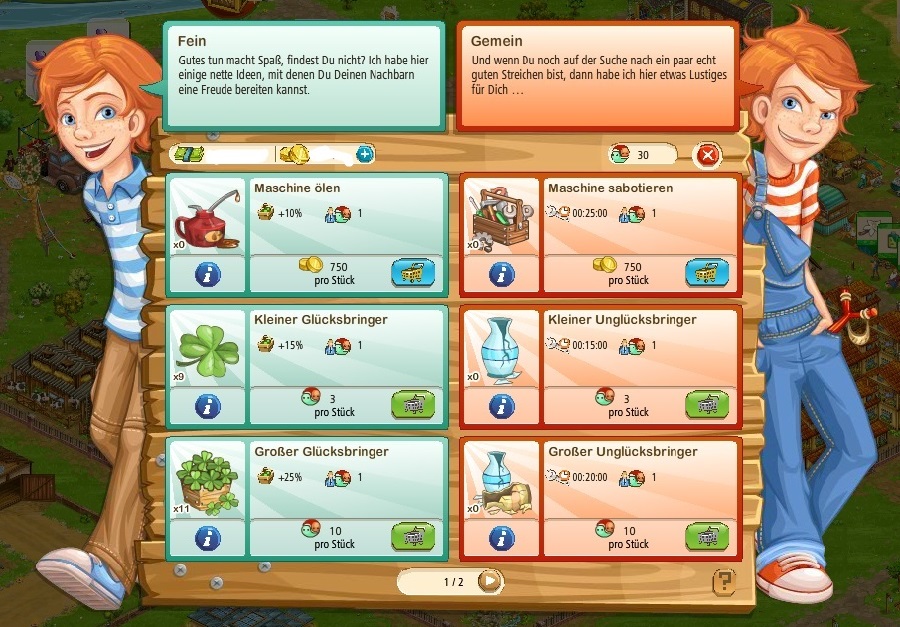Buy the Großer Unglücksbringer item
The height and width of the screenshot is (627, 900).
pyautogui.click(x=707, y=537)
